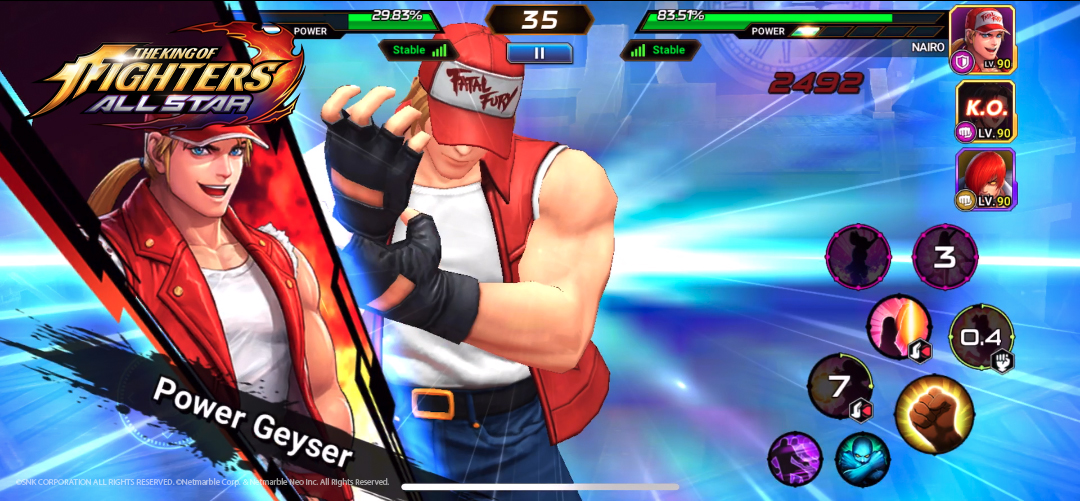Image resolution: width=1080 pixels, height=501 pixels.
Task: Activate the special showing 3 cooldown
Action: 945,257
